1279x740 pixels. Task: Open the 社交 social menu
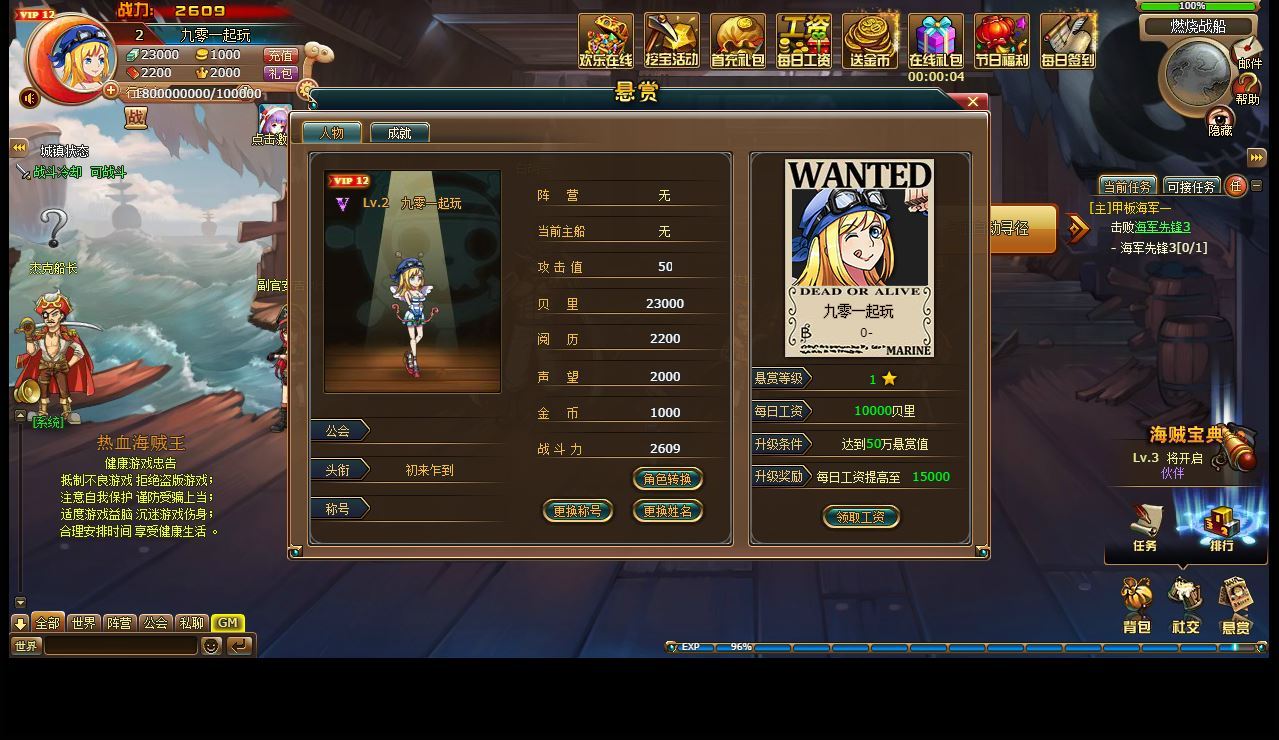coord(1186,606)
